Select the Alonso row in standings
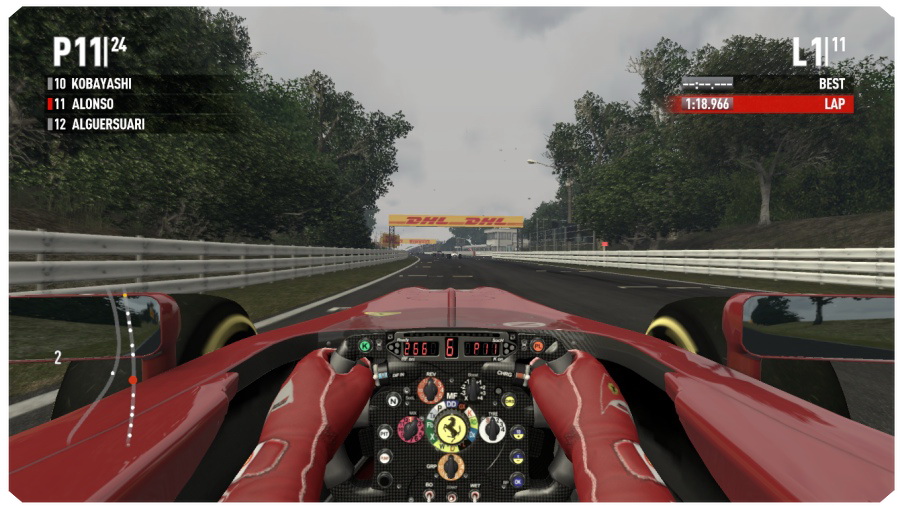The height and width of the screenshot is (508, 900). (92, 104)
